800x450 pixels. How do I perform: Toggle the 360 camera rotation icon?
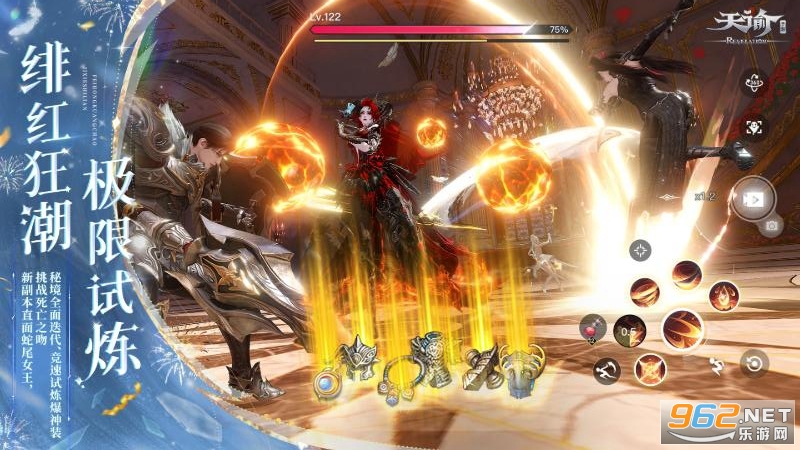point(753,84)
